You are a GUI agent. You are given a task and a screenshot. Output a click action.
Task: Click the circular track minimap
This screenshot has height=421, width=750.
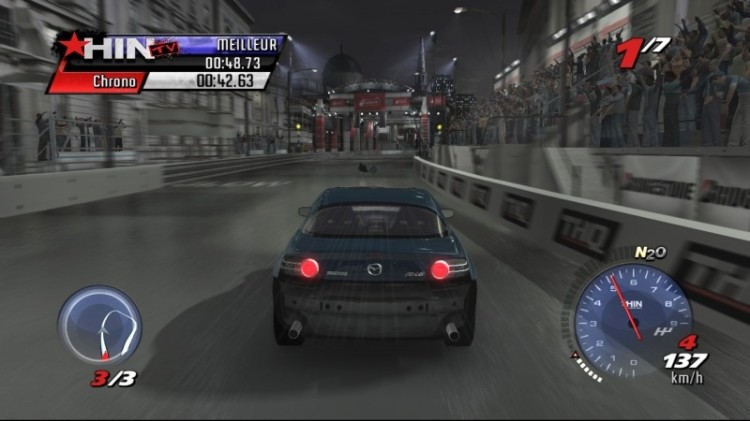[99, 324]
